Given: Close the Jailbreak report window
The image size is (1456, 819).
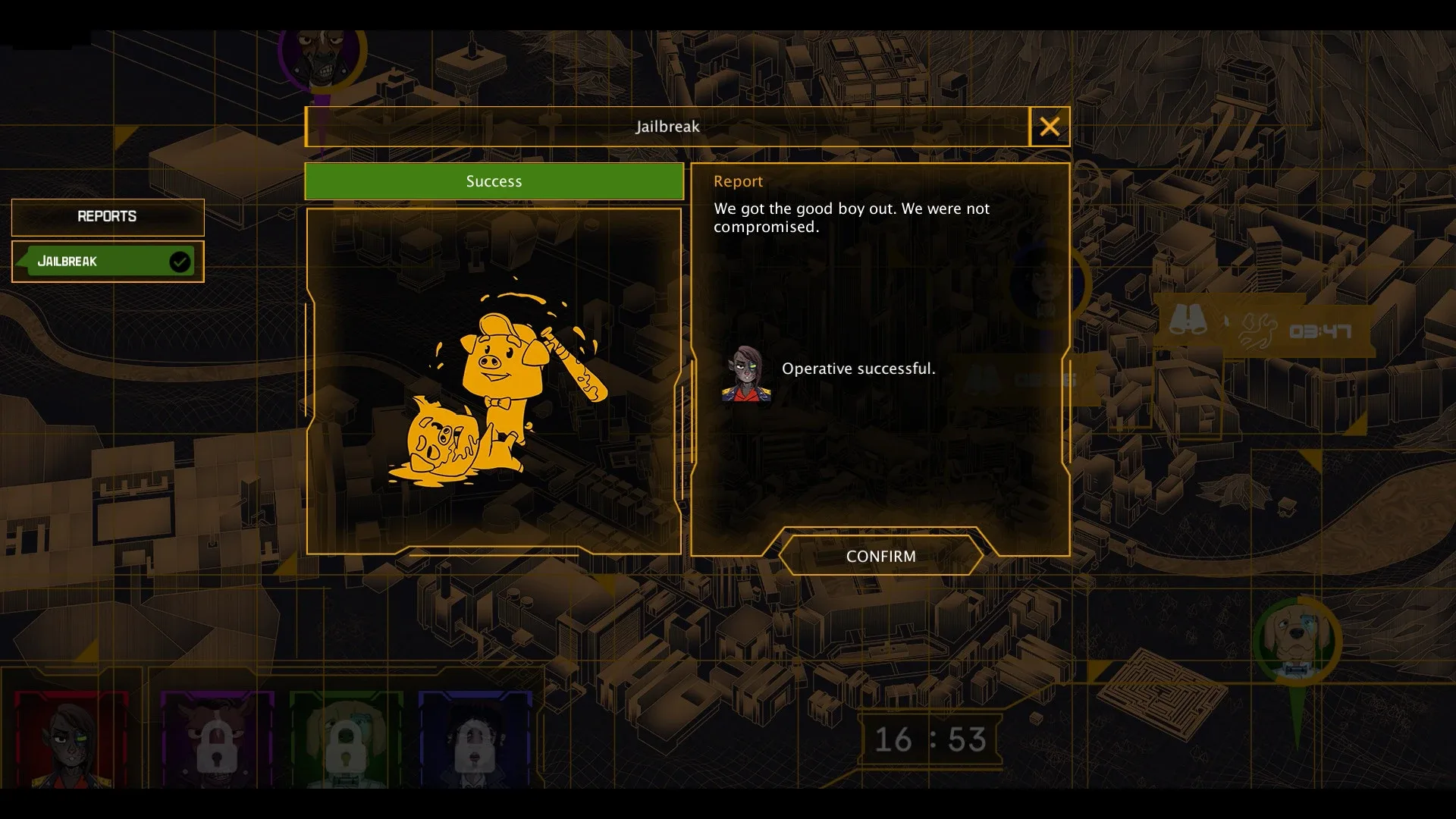Looking at the screenshot, I should [1049, 127].
